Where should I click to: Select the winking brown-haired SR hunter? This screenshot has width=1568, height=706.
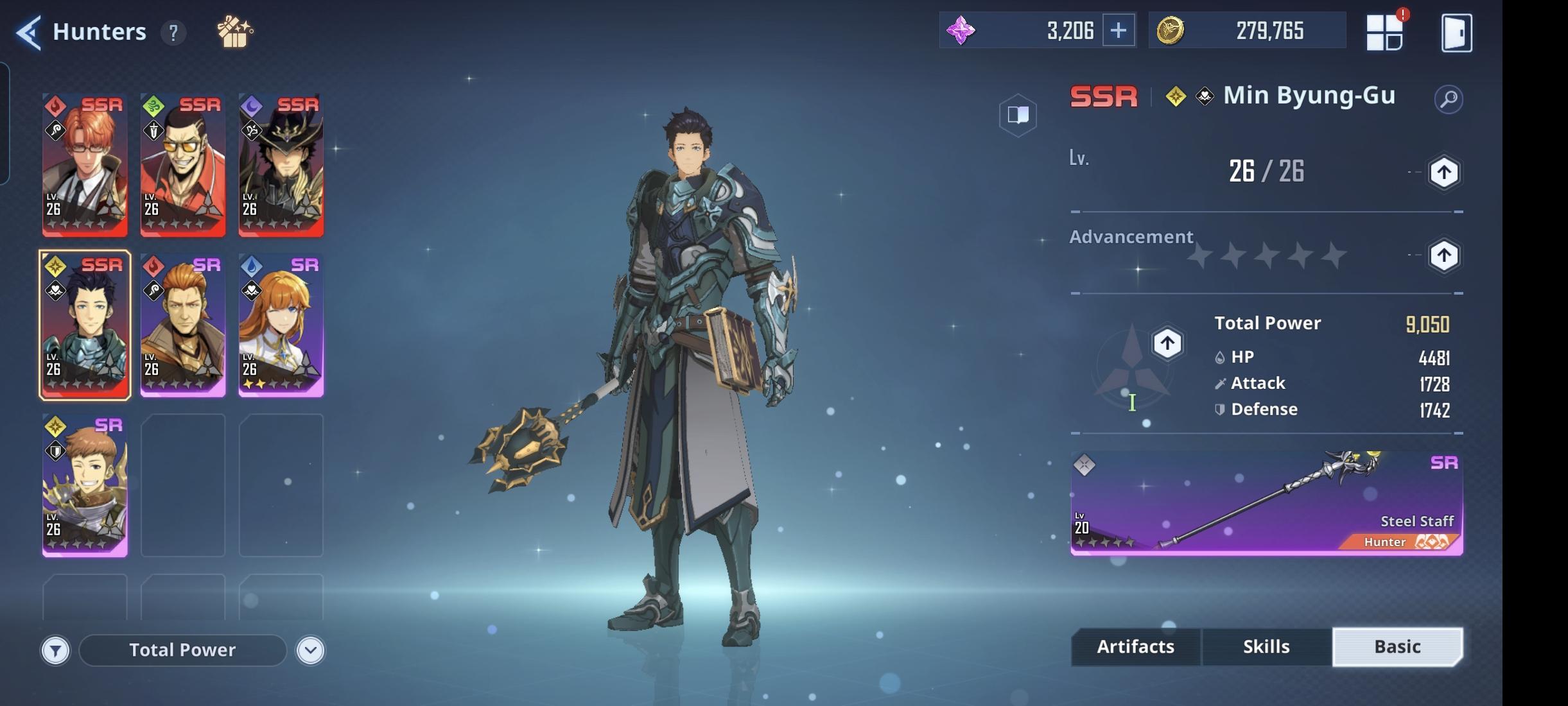85,485
